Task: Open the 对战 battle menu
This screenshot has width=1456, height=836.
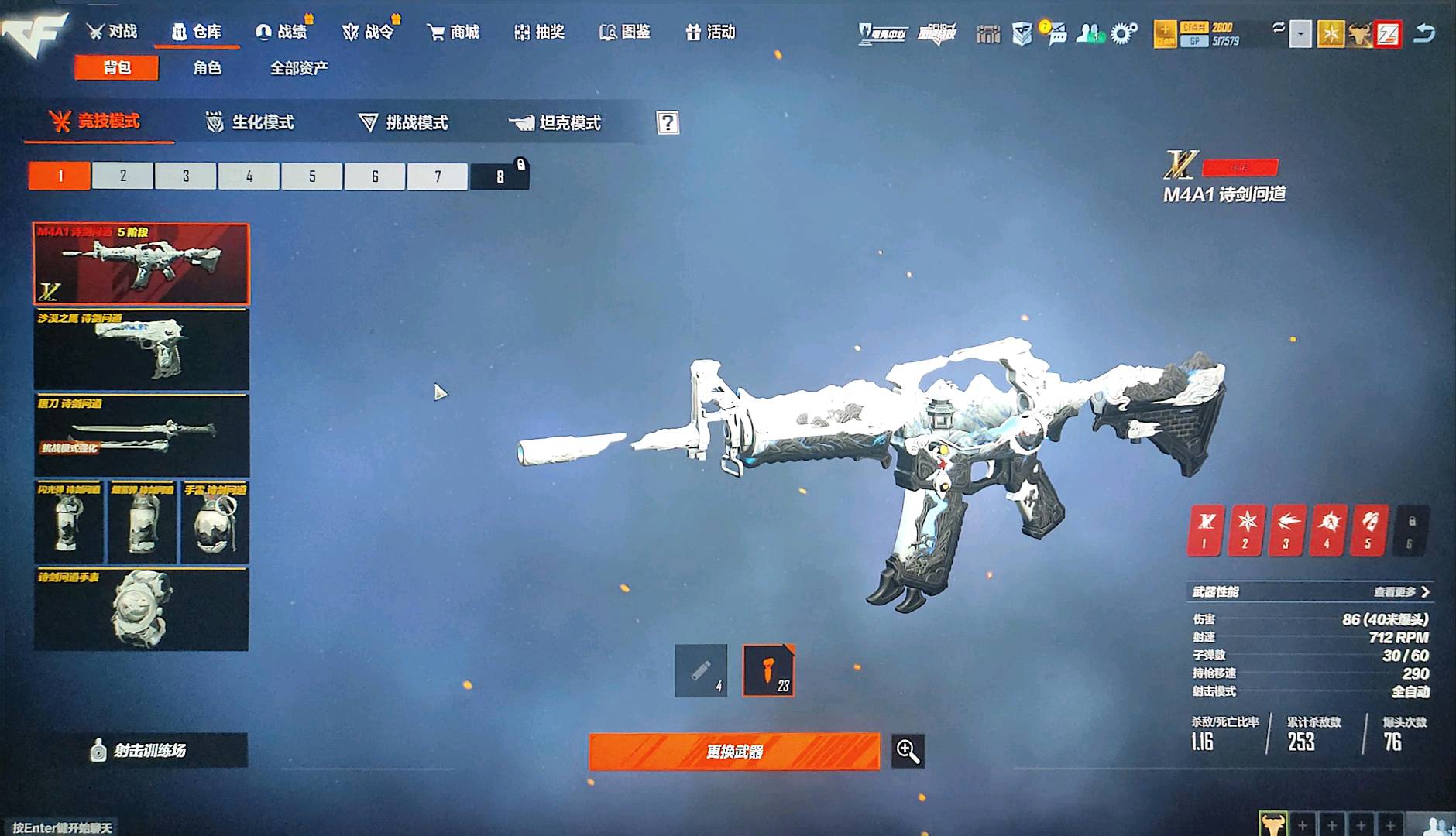Action: click(112, 32)
